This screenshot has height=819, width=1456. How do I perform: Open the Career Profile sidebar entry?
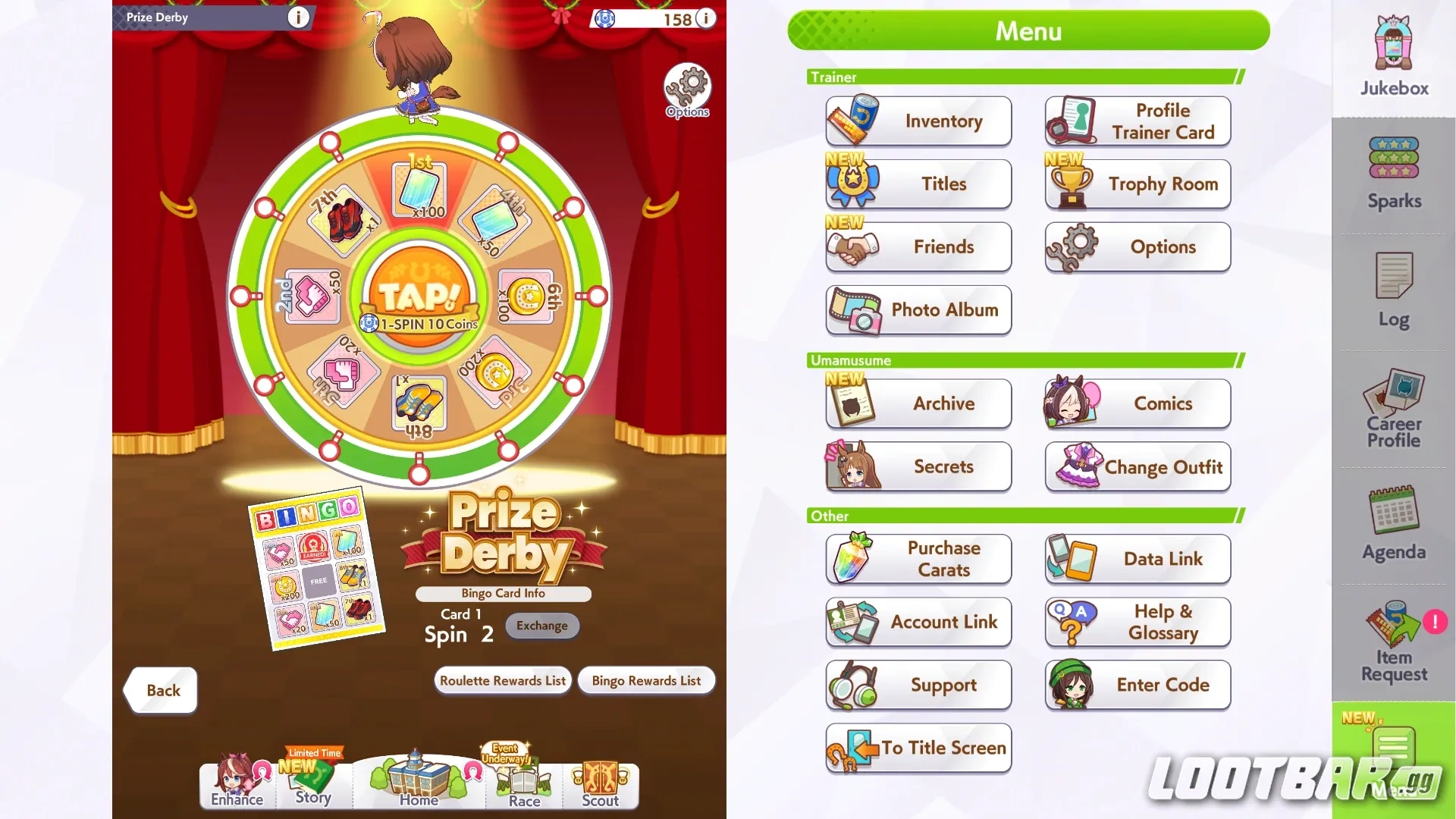[x=1393, y=409]
